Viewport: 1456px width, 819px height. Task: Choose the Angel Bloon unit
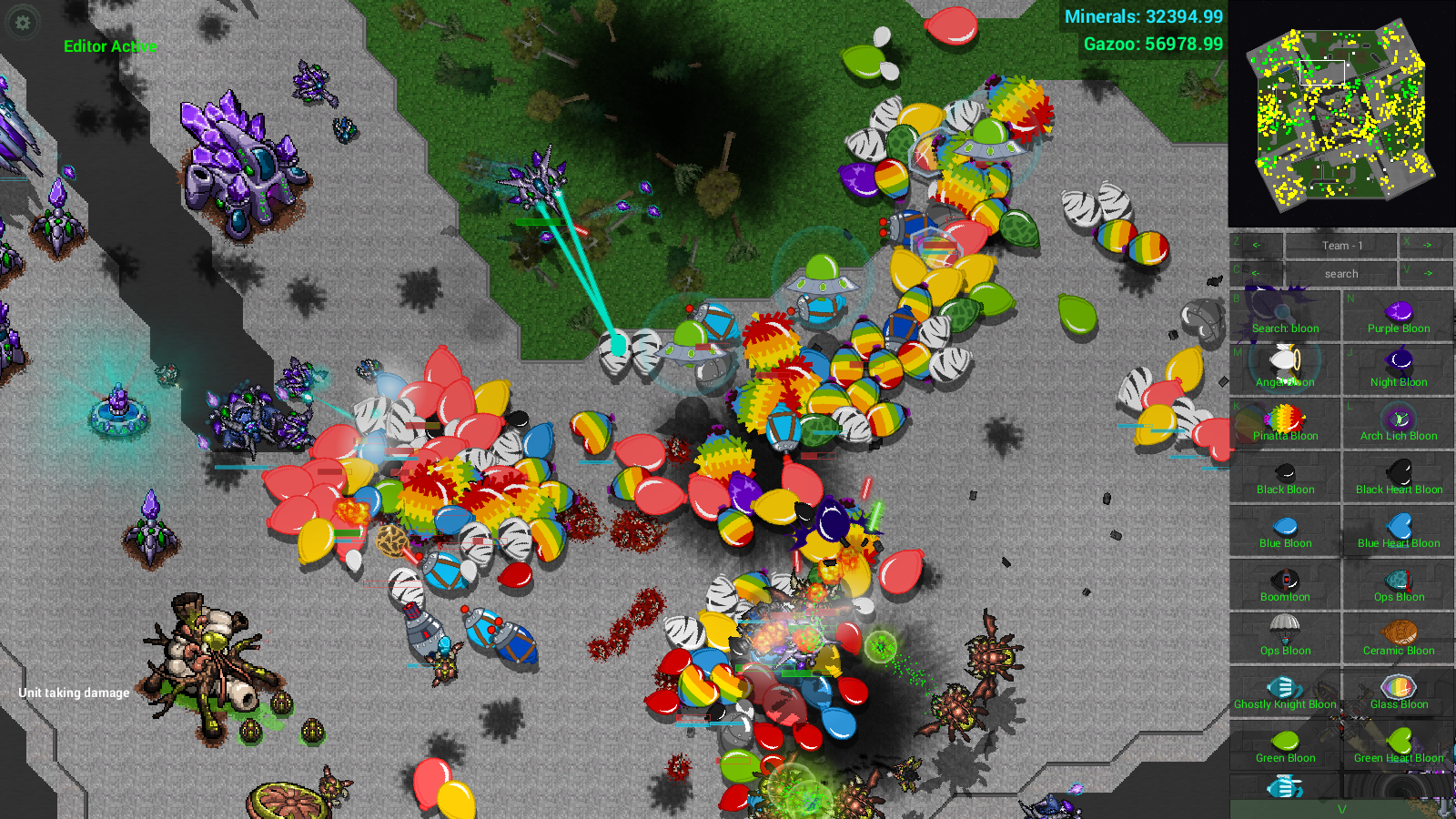click(1285, 369)
